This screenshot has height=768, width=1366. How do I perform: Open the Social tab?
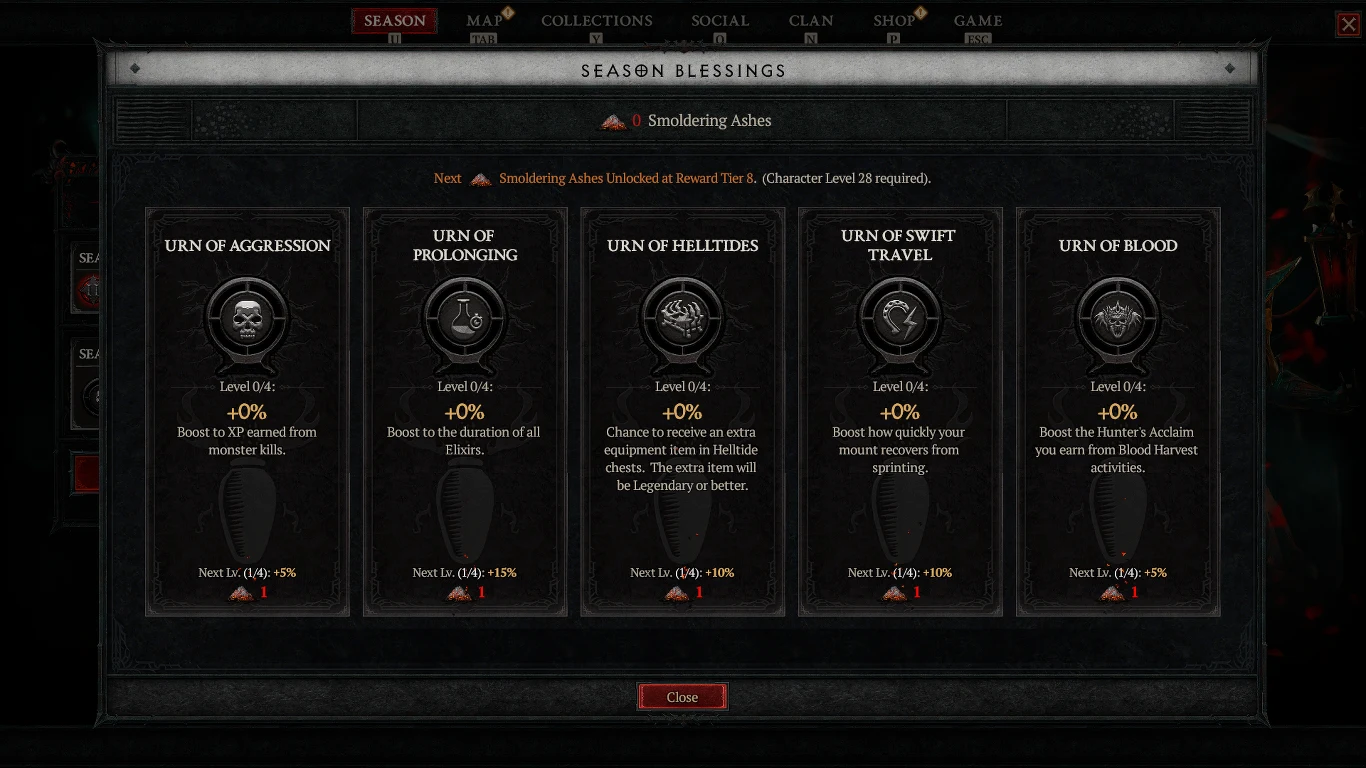click(x=720, y=21)
